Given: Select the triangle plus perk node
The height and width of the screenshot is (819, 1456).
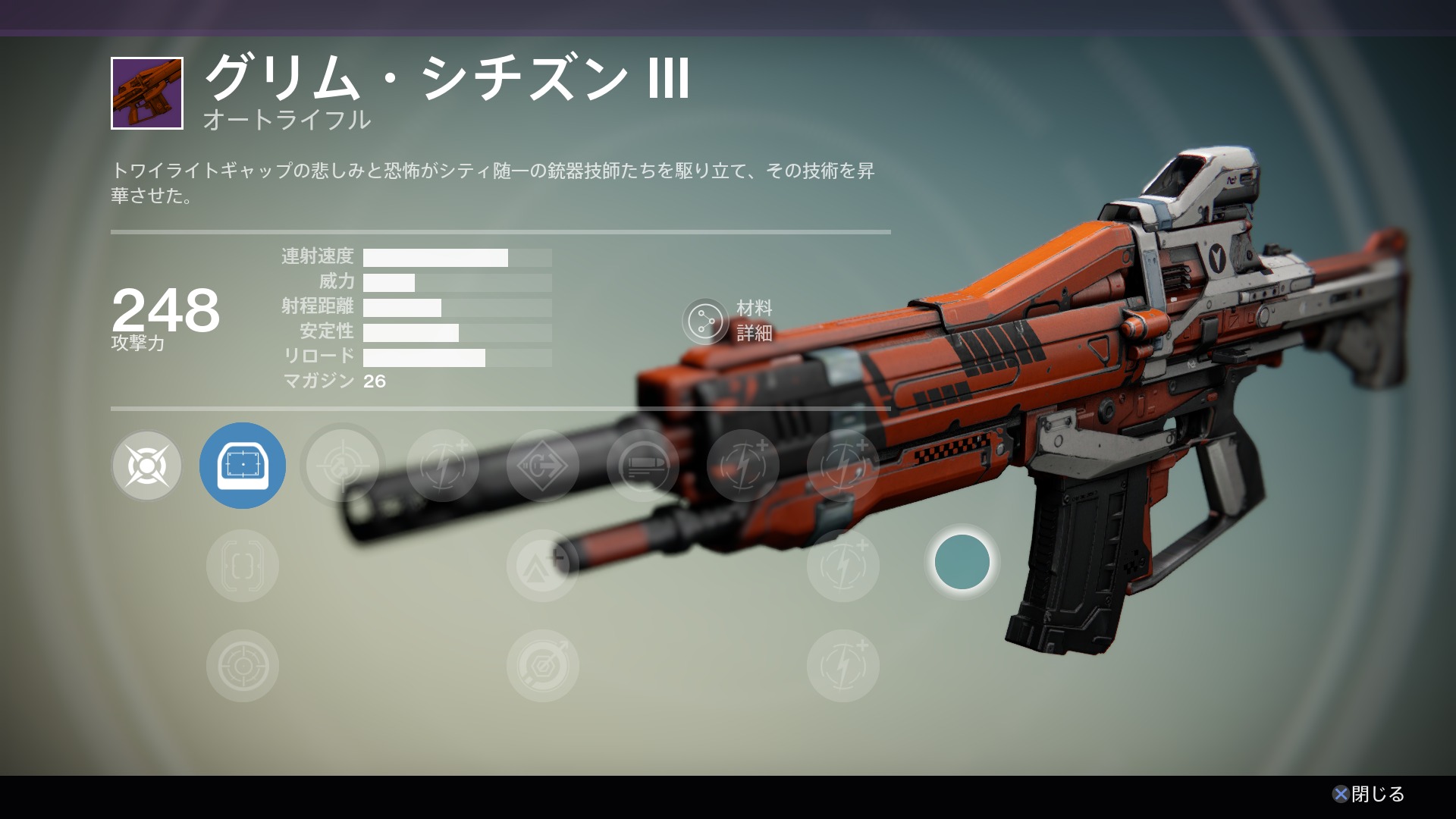Looking at the screenshot, I should (543, 566).
